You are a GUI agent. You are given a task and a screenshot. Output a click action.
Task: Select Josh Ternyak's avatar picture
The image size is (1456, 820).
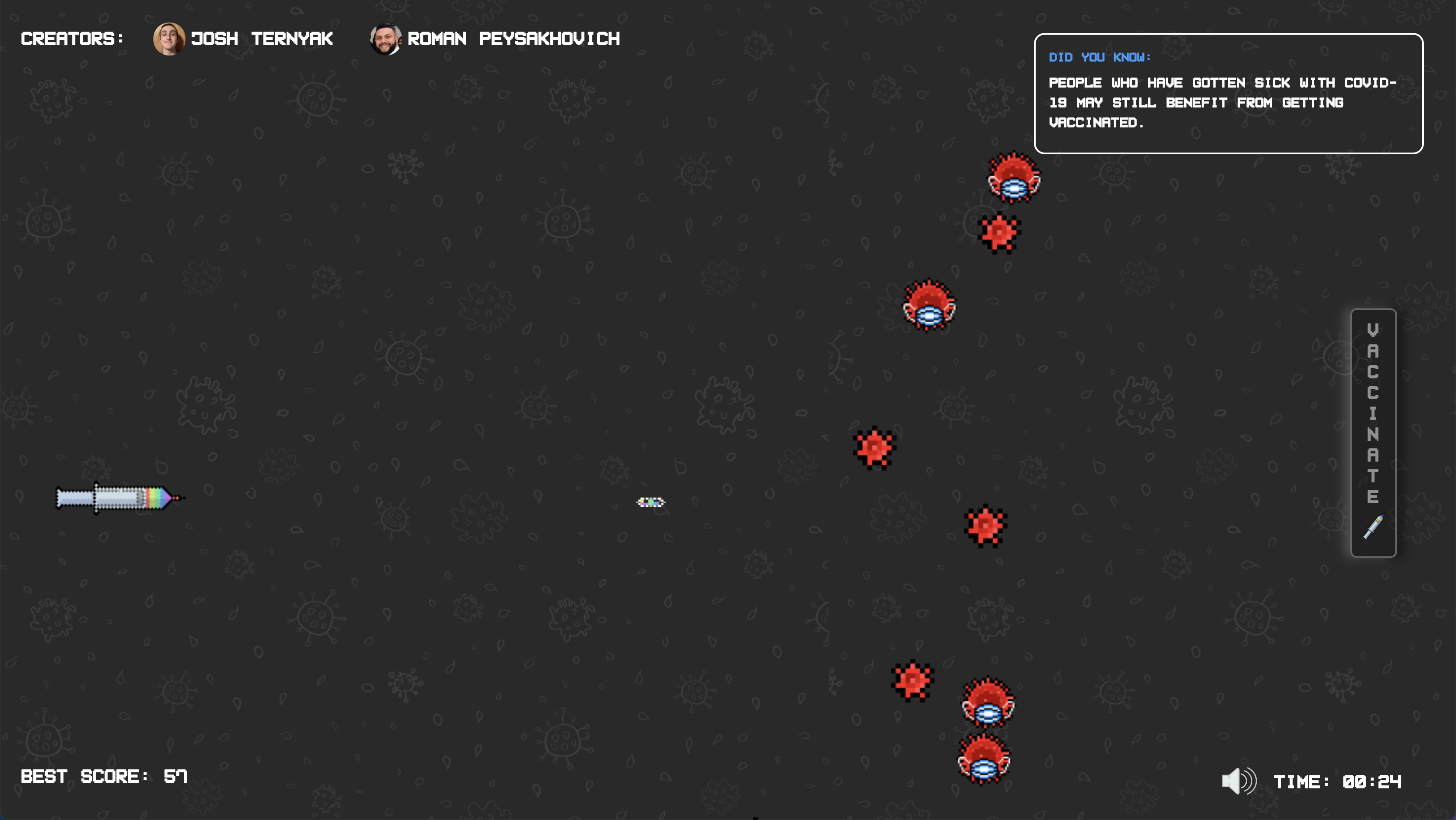pos(169,39)
